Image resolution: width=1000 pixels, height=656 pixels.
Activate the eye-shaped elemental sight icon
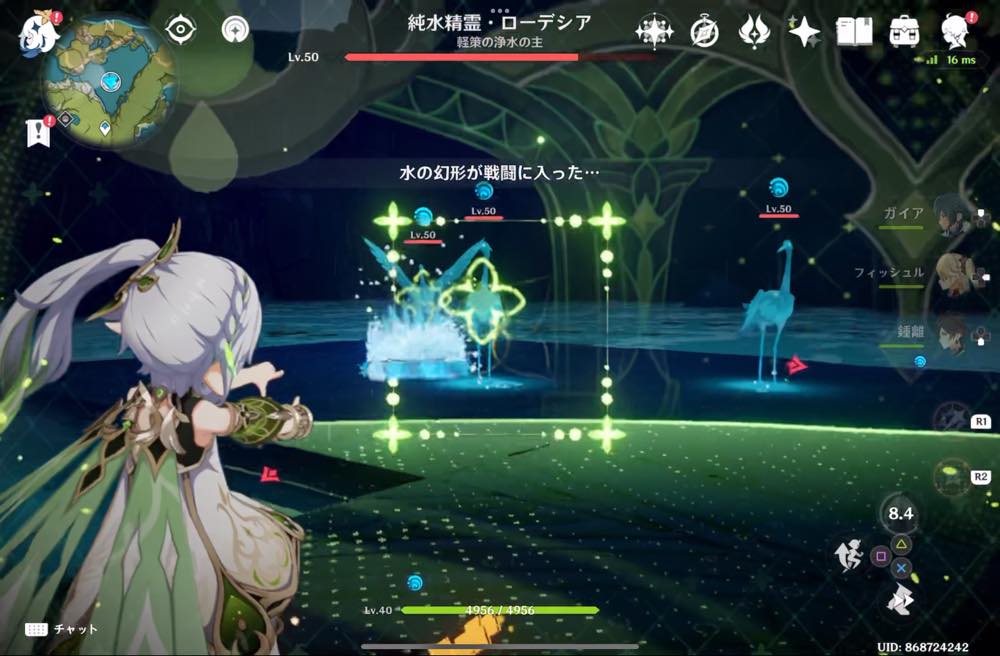tap(180, 30)
